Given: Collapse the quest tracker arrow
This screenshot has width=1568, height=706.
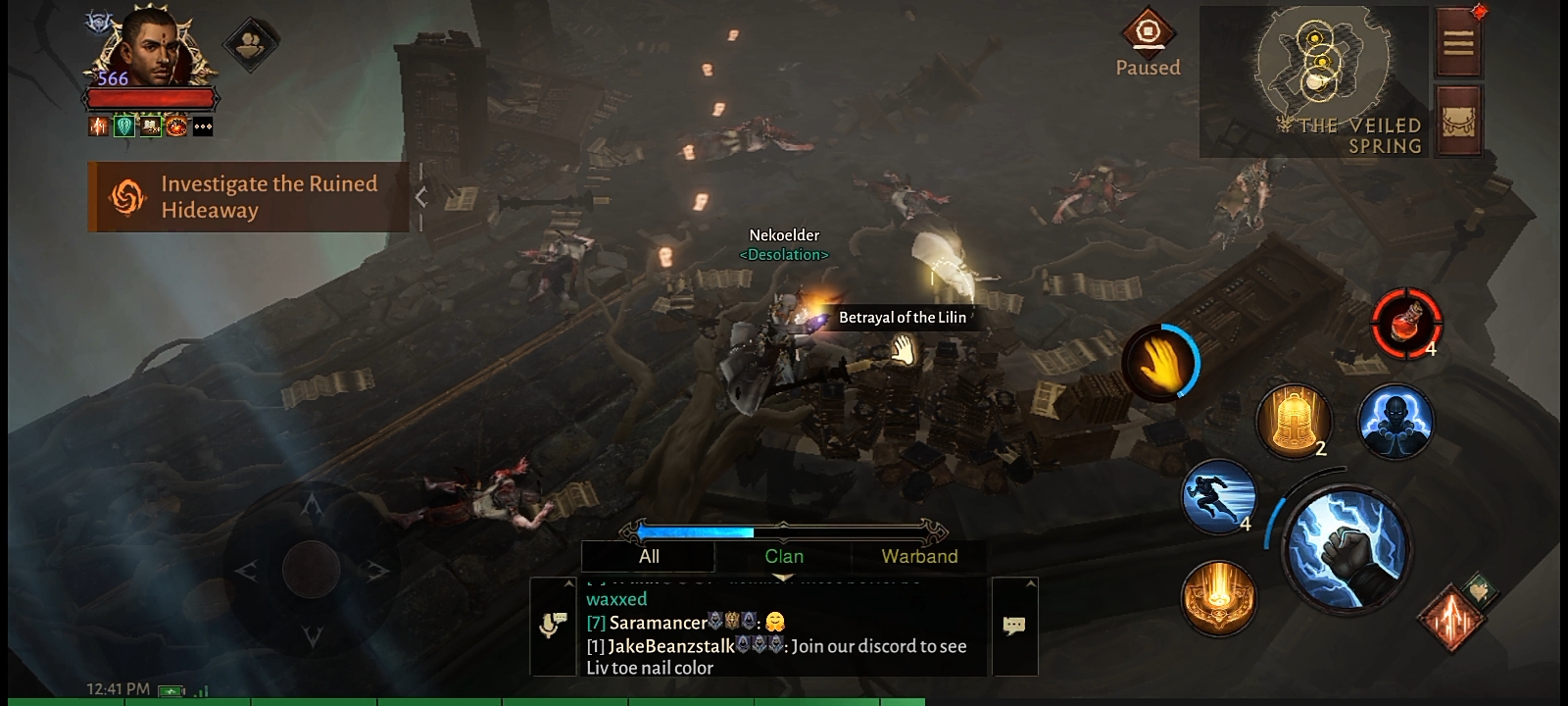Looking at the screenshot, I should click(x=421, y=197).
